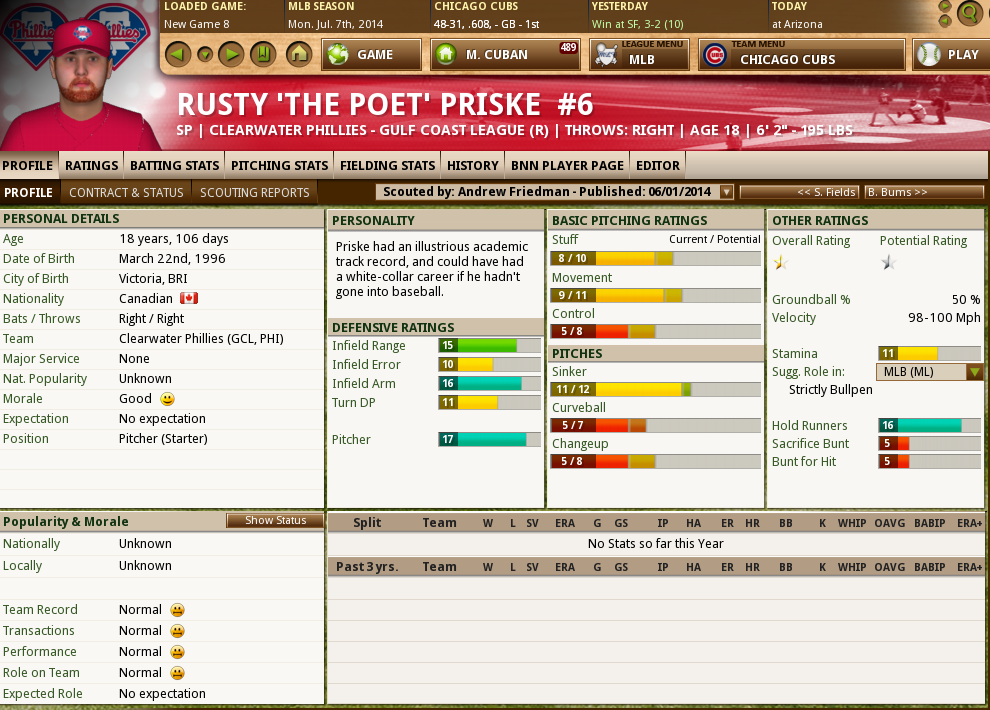Switch to the Editor tab

pos(658,165)
